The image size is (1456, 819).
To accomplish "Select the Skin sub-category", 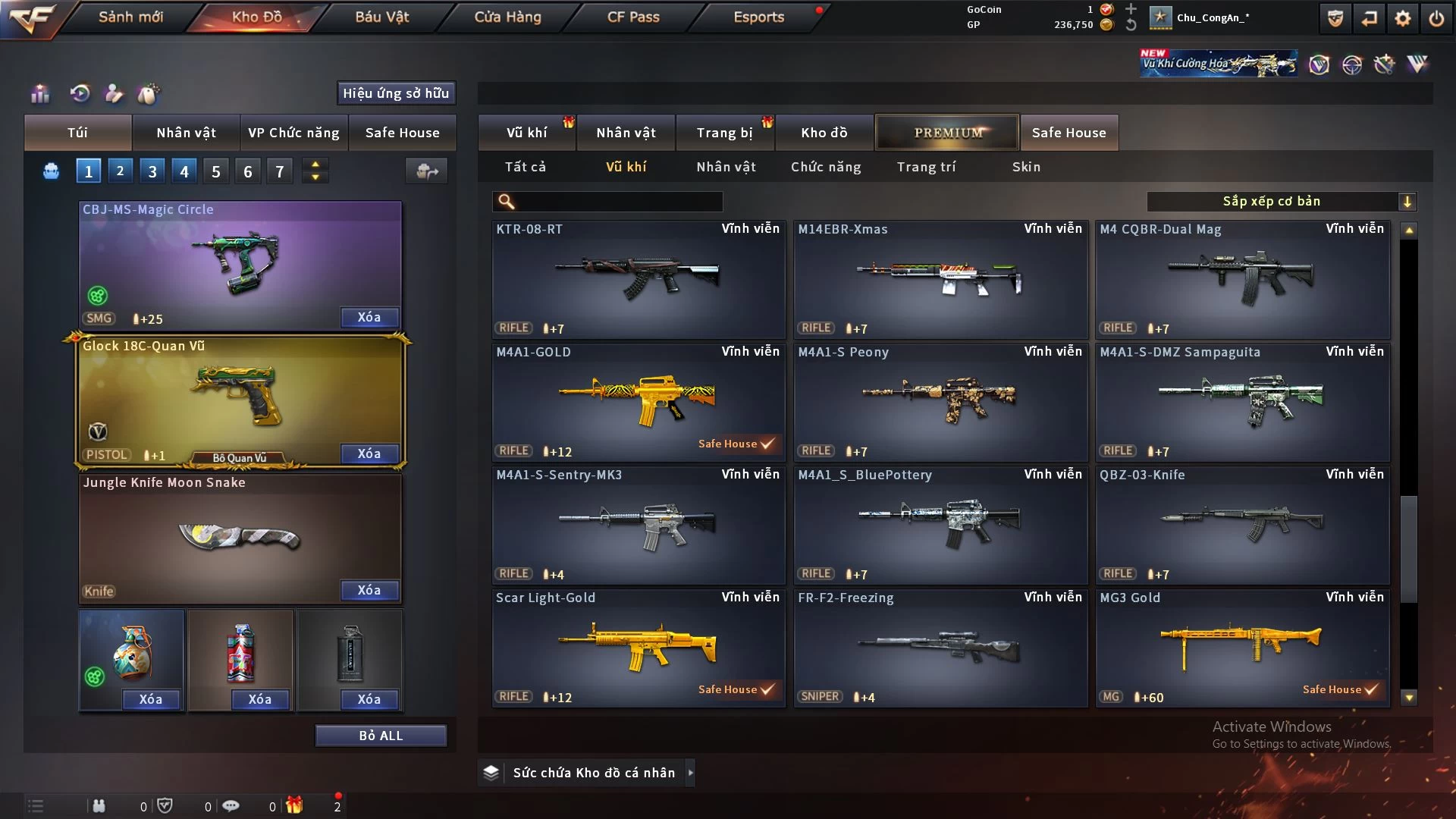I will (1026, 167).
